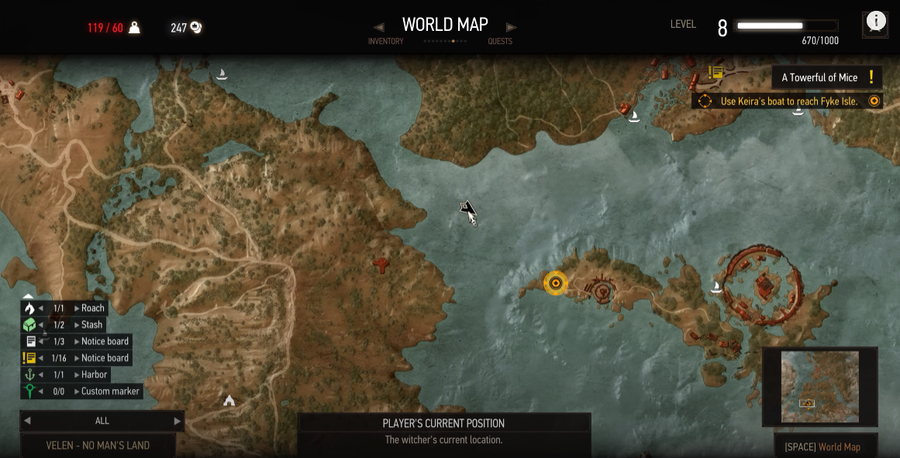Click the quest notice board marker on map
Image resolution: width=900 pixels, height=458 pixels.
[x=716, y=73]
